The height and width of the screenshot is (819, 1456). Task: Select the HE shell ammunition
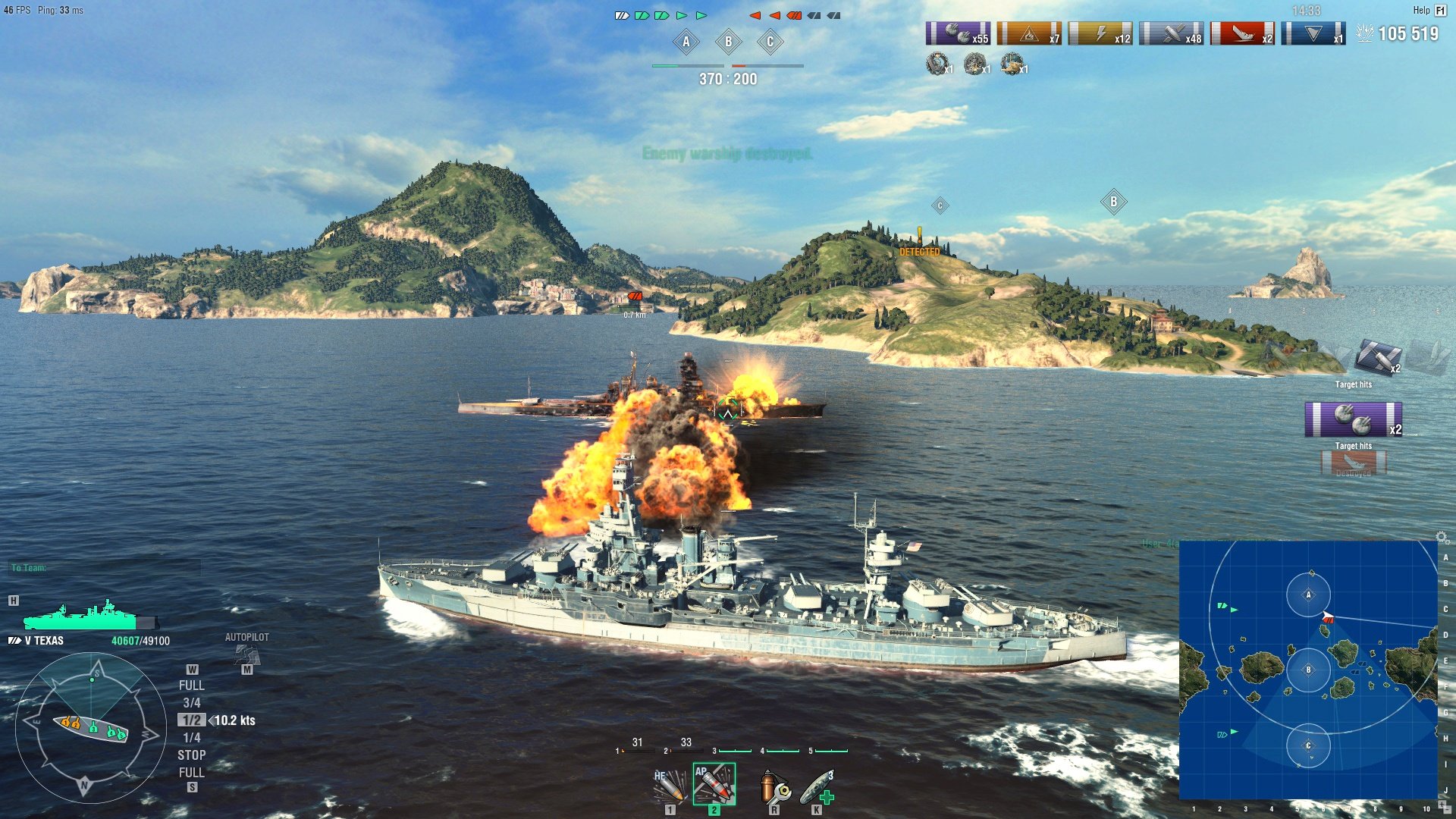(x=670, y=786)
